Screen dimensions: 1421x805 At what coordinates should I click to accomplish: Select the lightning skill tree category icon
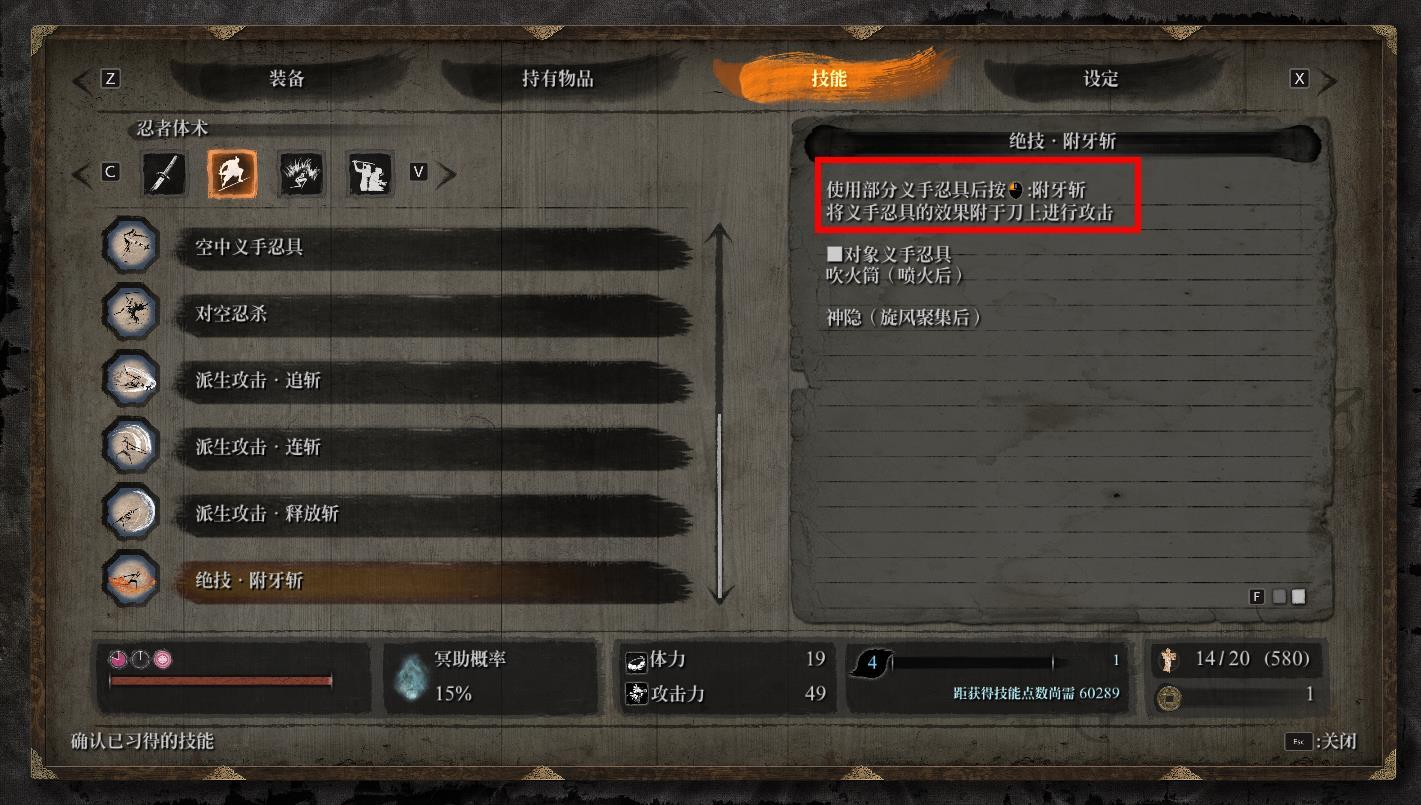pos(301,173)
